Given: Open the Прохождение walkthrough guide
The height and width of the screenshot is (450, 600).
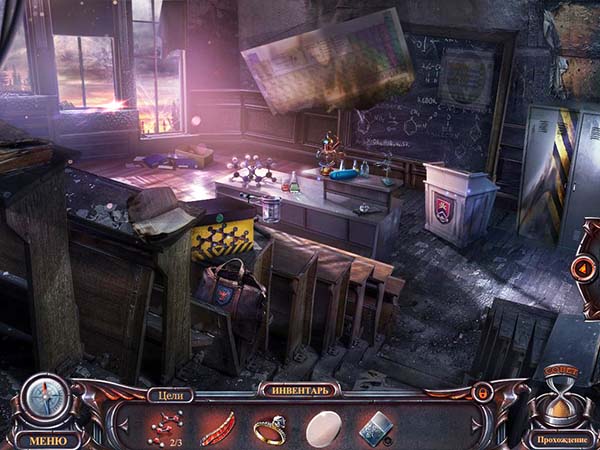Looking at the screenshot, I should click(563, 439).
